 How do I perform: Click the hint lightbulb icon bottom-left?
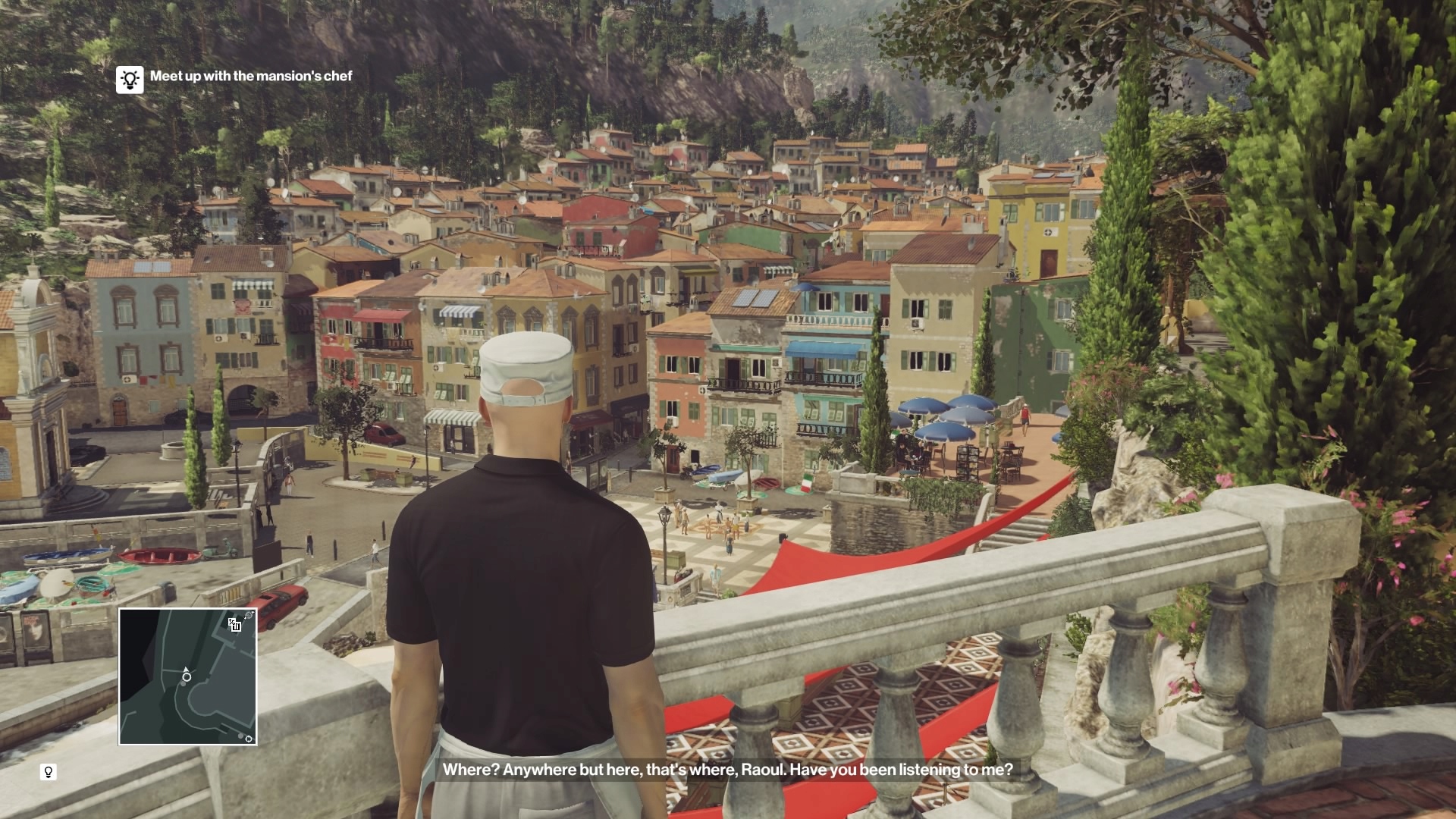[x=48, y=770]
